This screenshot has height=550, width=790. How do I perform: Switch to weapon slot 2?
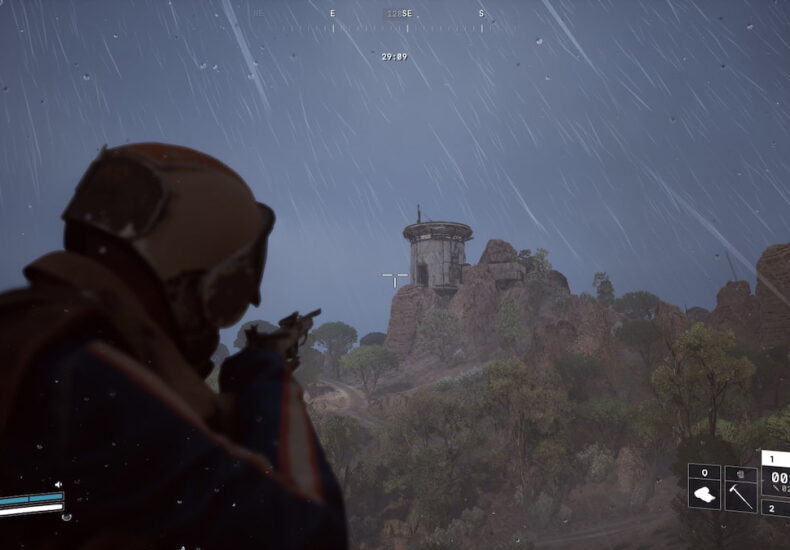click(775, 508)
